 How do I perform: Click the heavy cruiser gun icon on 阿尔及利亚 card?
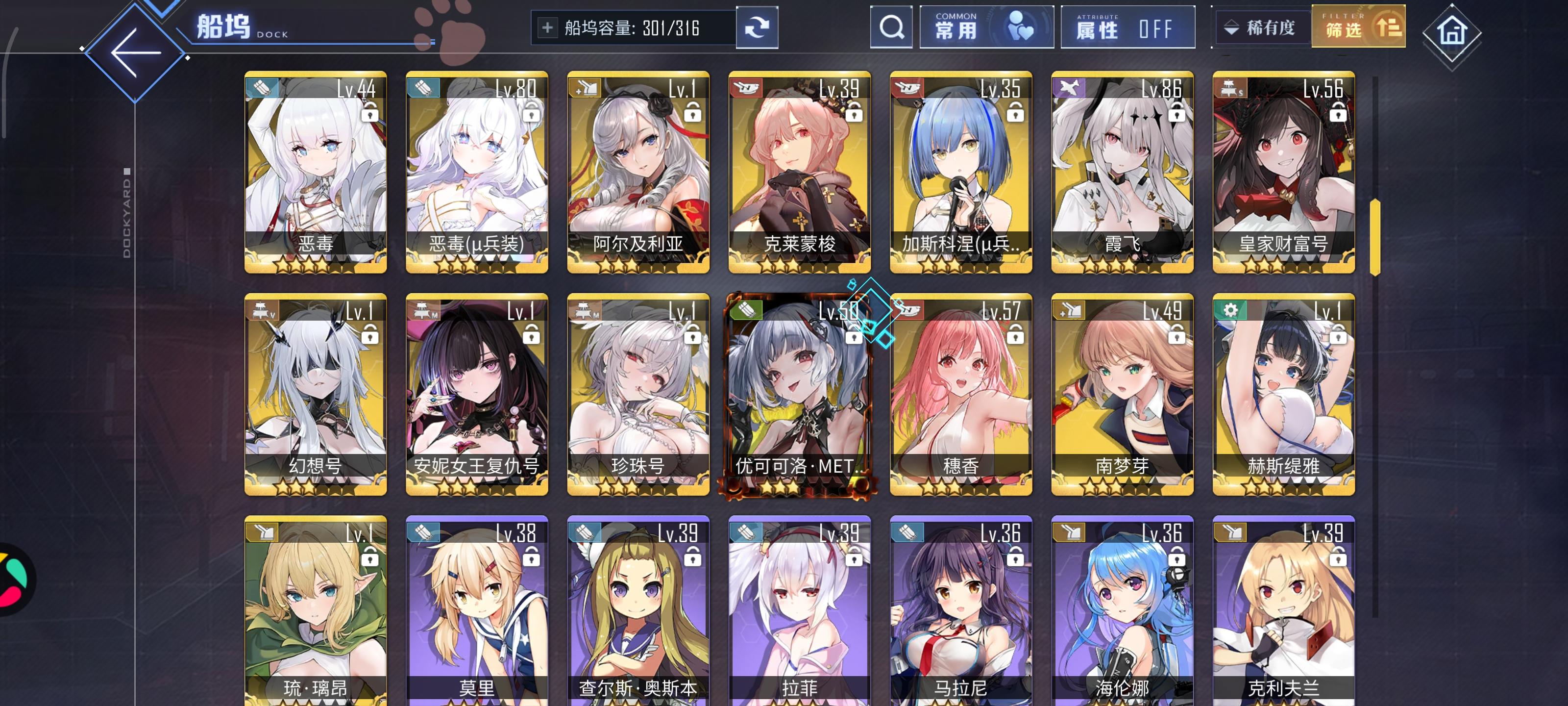(x=586, y=88)
